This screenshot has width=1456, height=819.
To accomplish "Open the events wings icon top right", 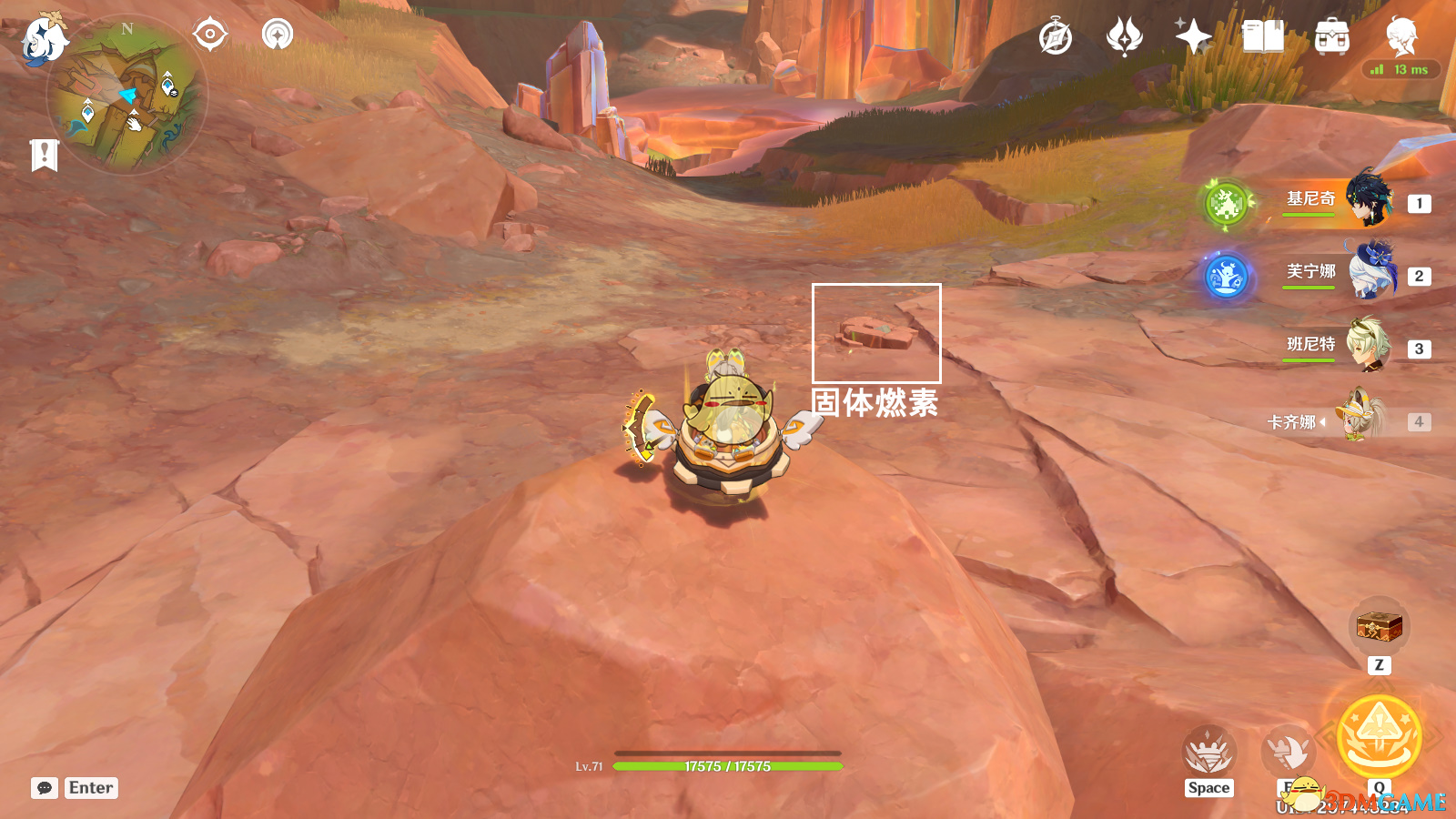I will 1126,38.
